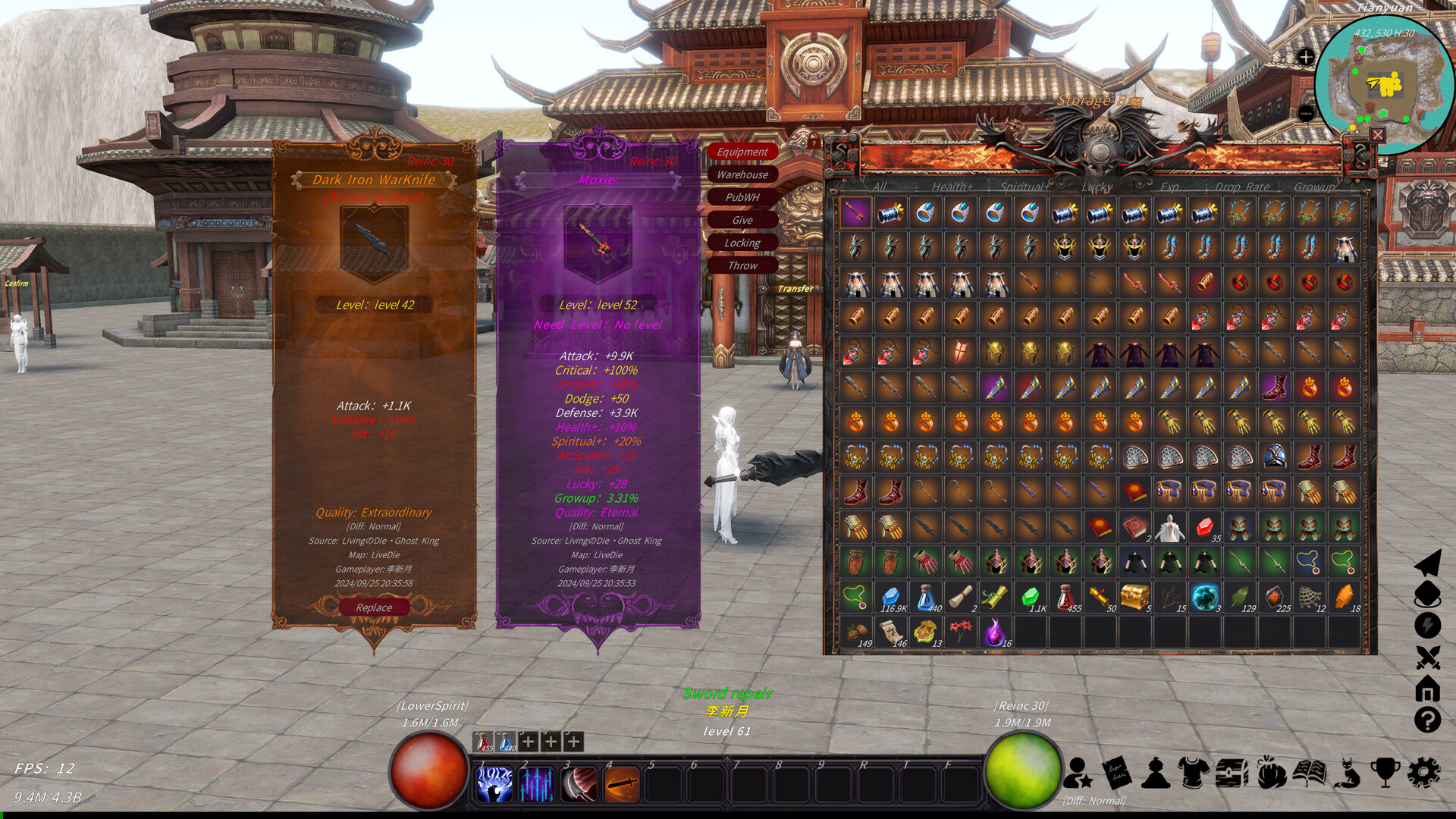This screenshot has height=819, width=1456.
Task: Open the fox pet icon
Action: (x=1347, y=773)
